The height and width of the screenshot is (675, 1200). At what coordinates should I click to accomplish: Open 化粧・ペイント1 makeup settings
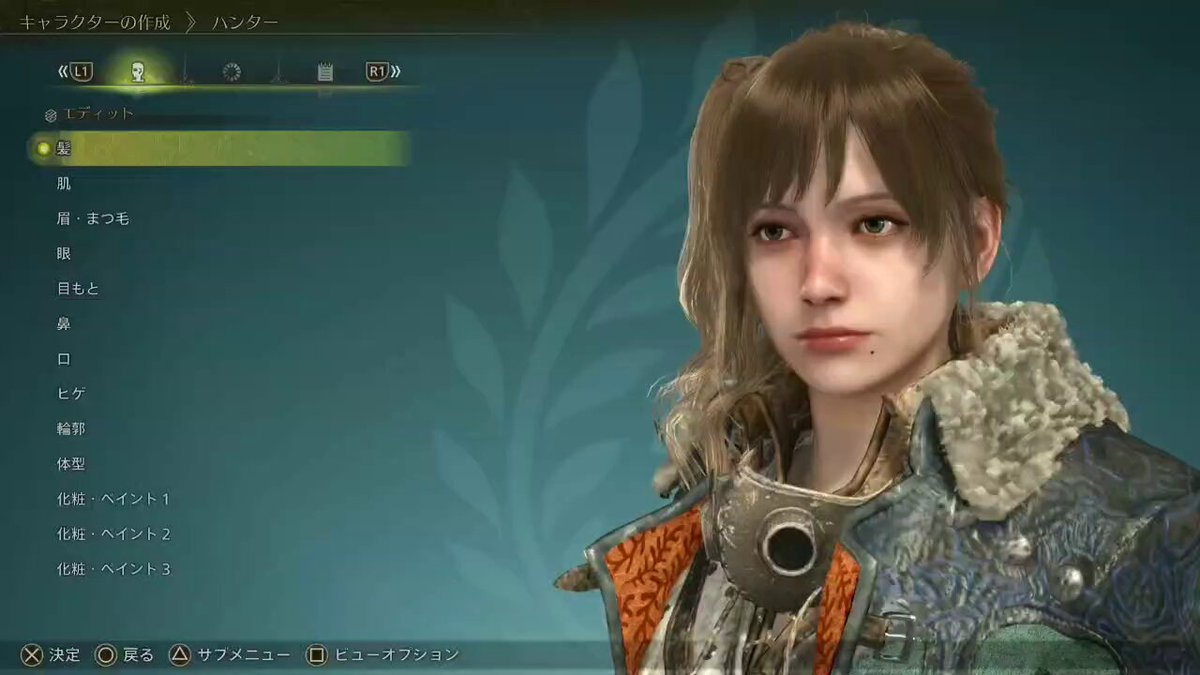coord(113,499)
